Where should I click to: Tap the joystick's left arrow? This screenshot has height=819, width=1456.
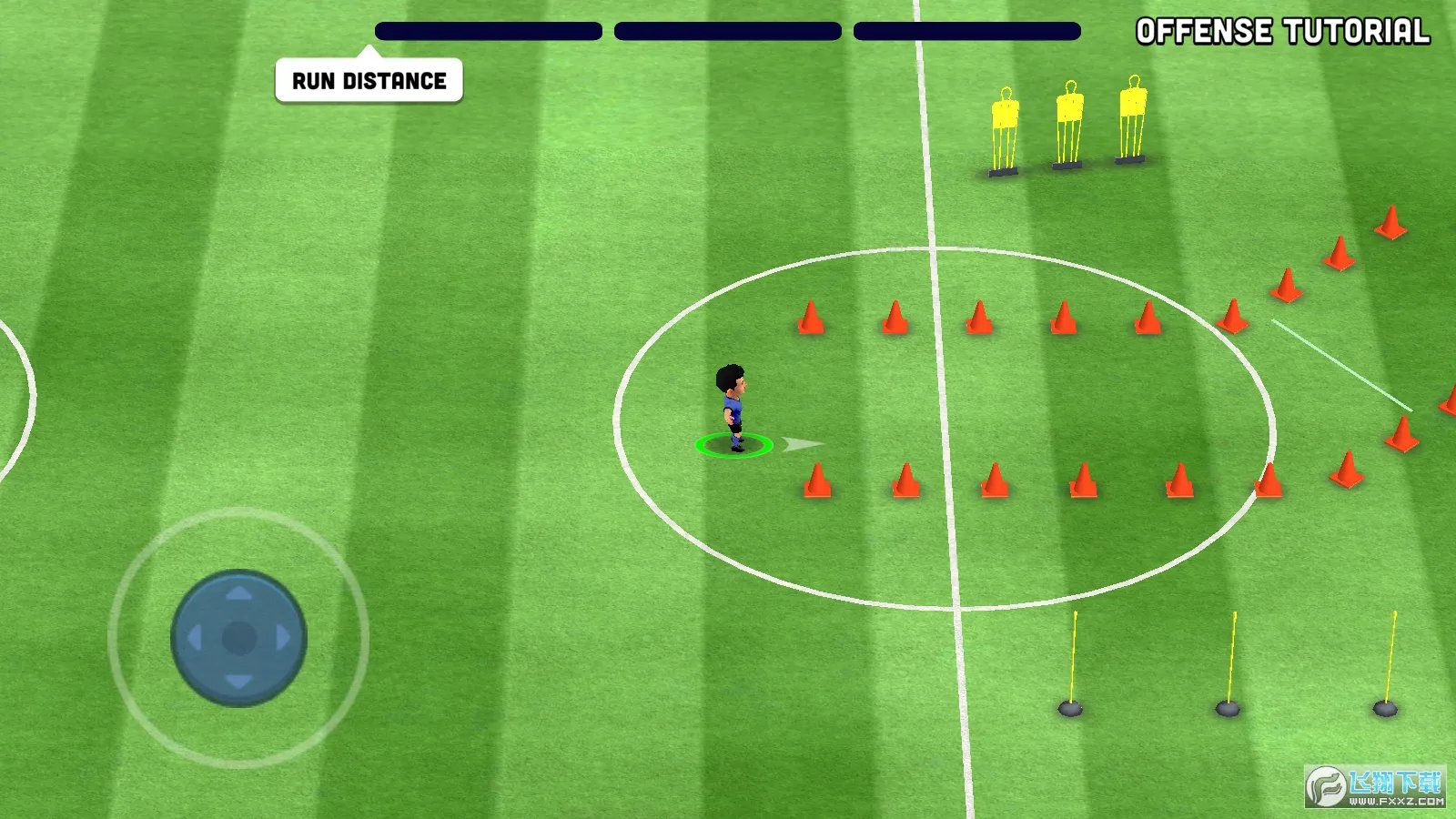194,638
